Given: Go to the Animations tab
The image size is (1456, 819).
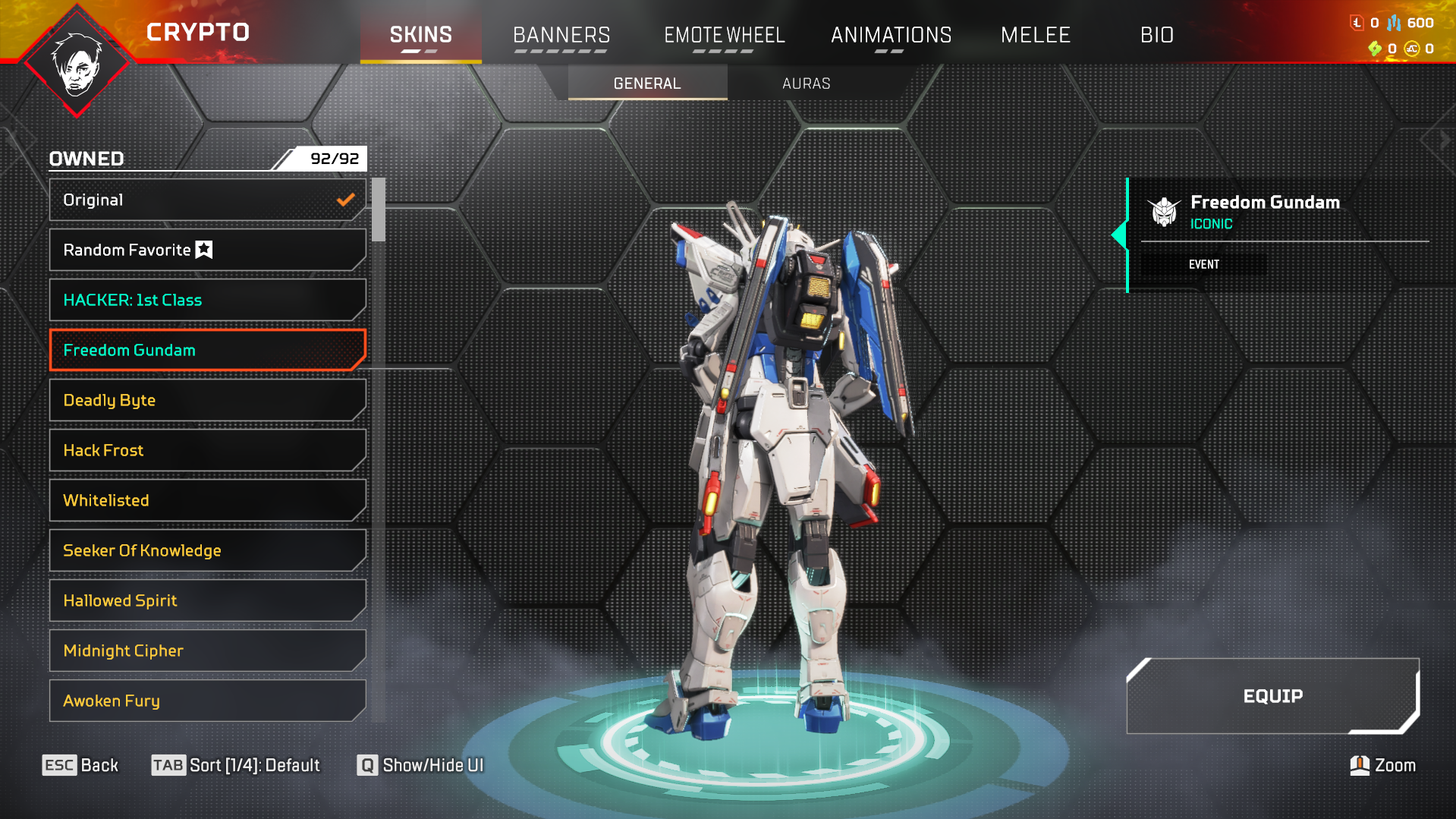Looking at the screenshot, I should 891,35.
